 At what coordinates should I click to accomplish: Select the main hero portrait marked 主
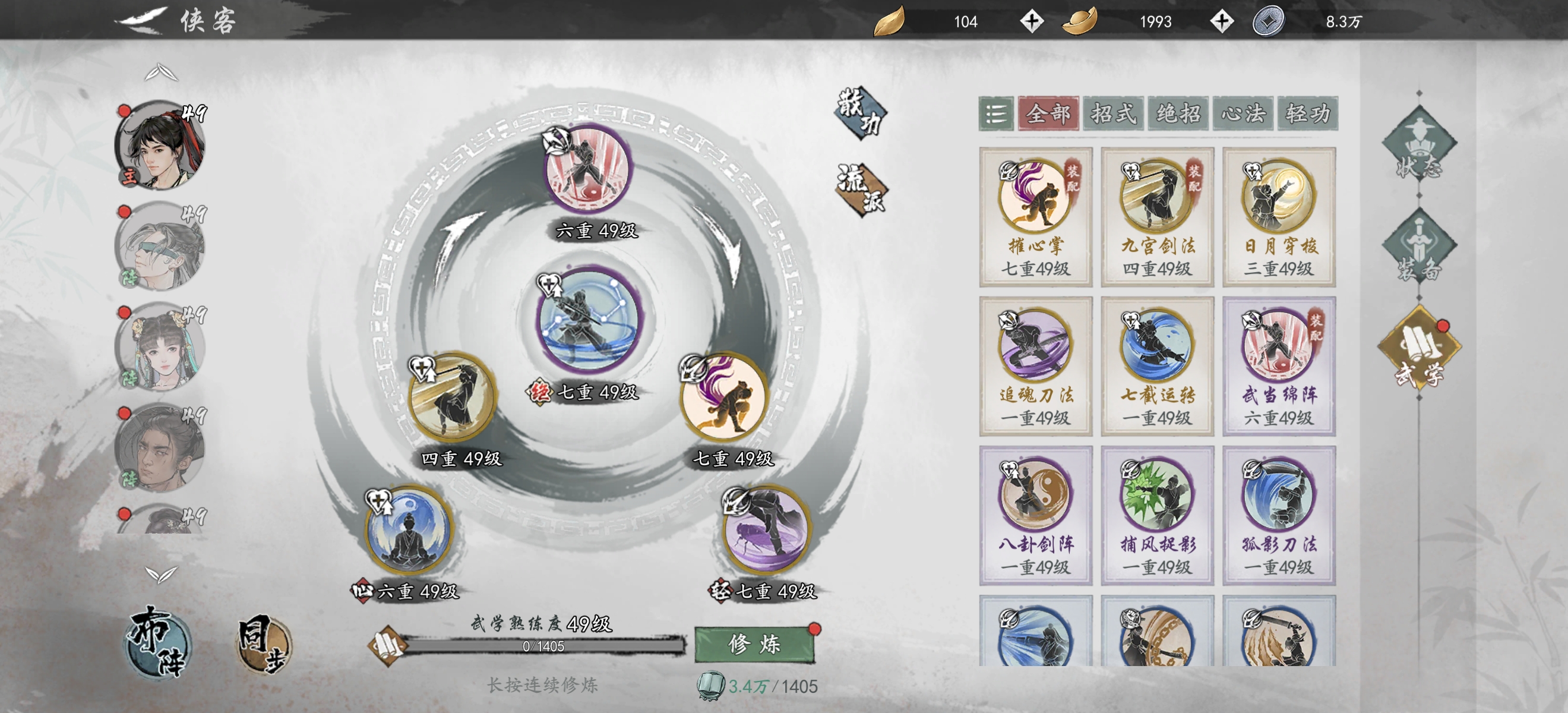(160, 146)
